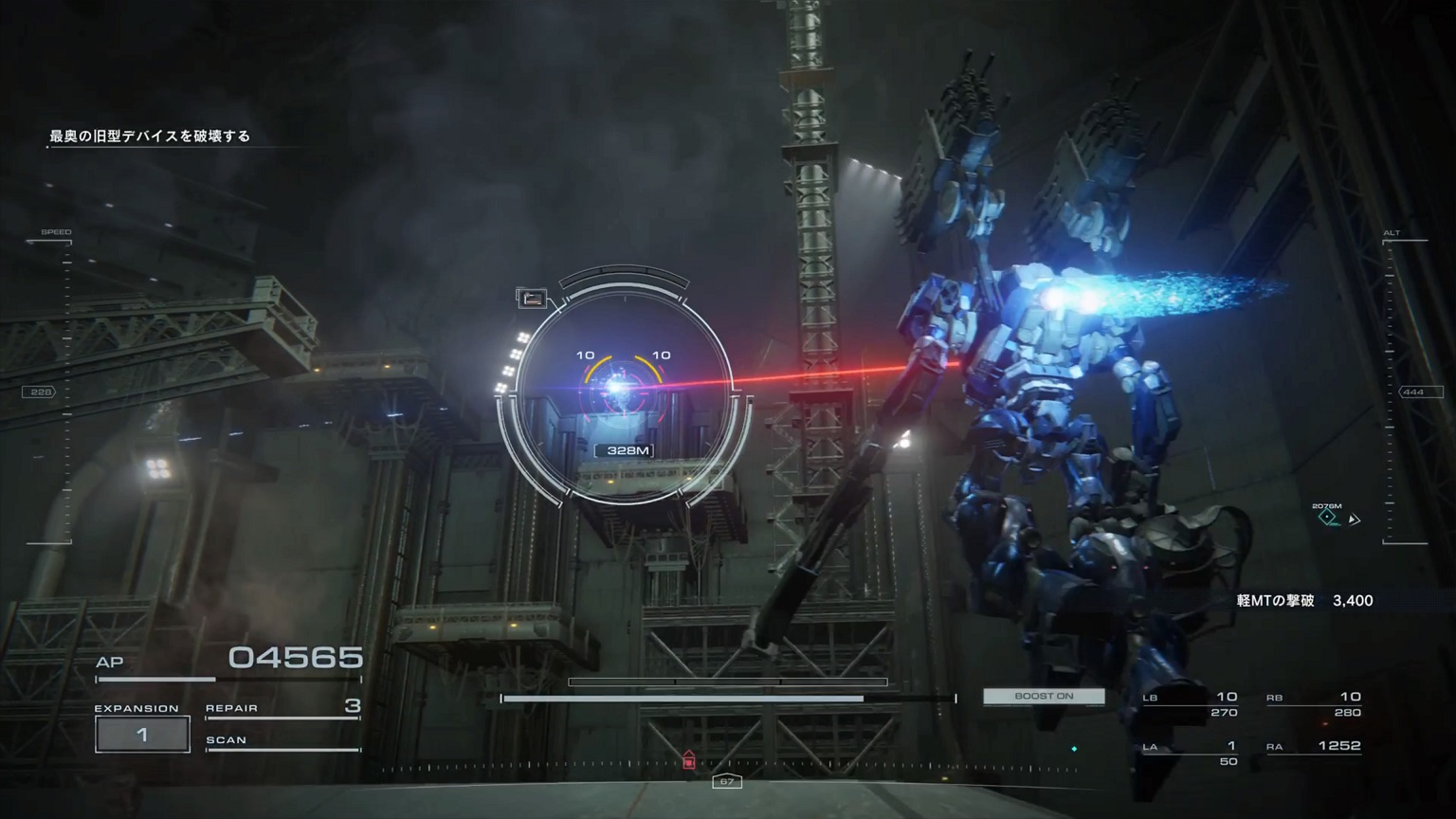Select the LB weapon slot
1456x819 pixels.
[x=1191, y=704]
